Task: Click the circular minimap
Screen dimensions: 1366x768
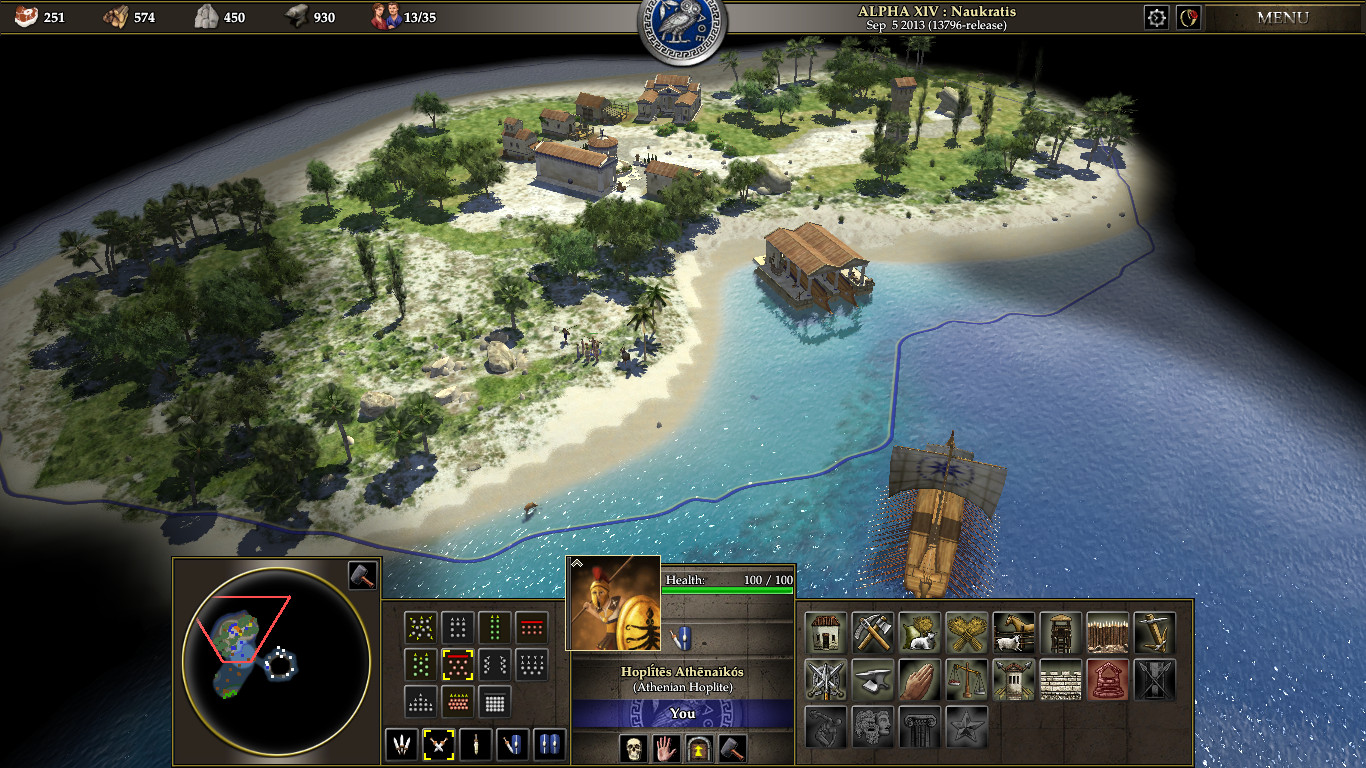Action: pyautogui.click(x=277, y=656)
